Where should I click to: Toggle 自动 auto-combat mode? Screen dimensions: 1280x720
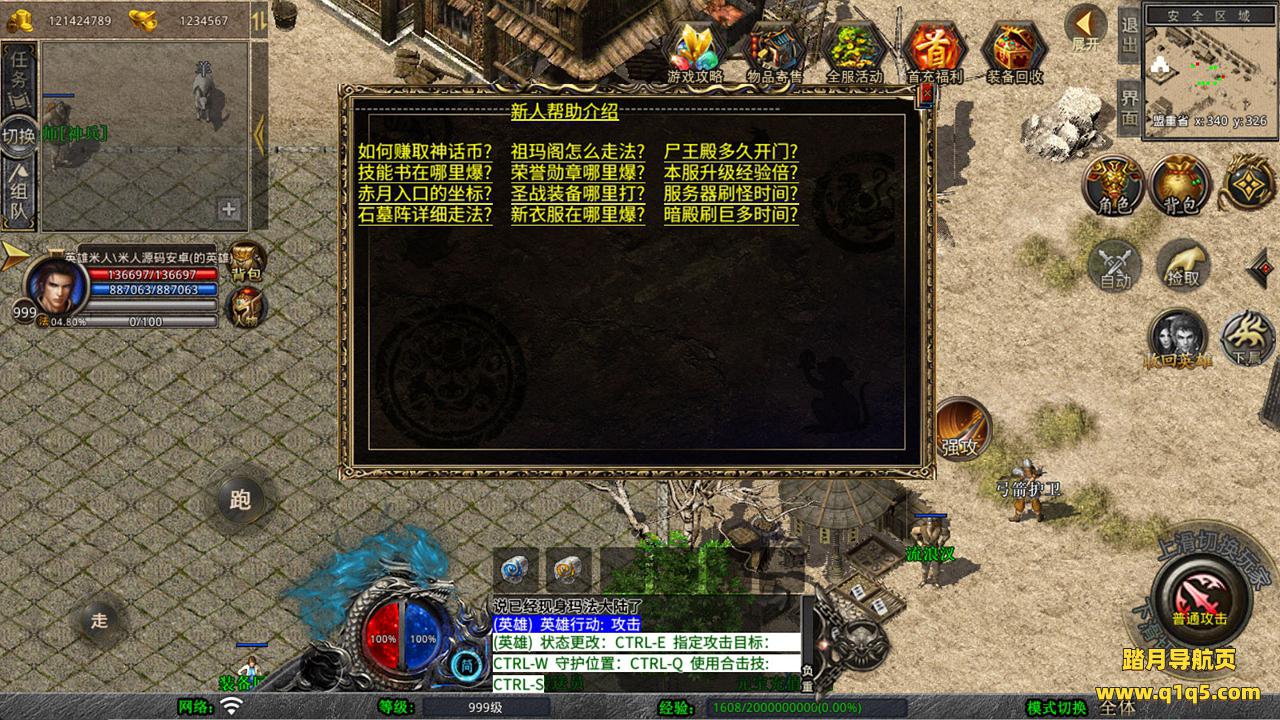coord(1114,265)
